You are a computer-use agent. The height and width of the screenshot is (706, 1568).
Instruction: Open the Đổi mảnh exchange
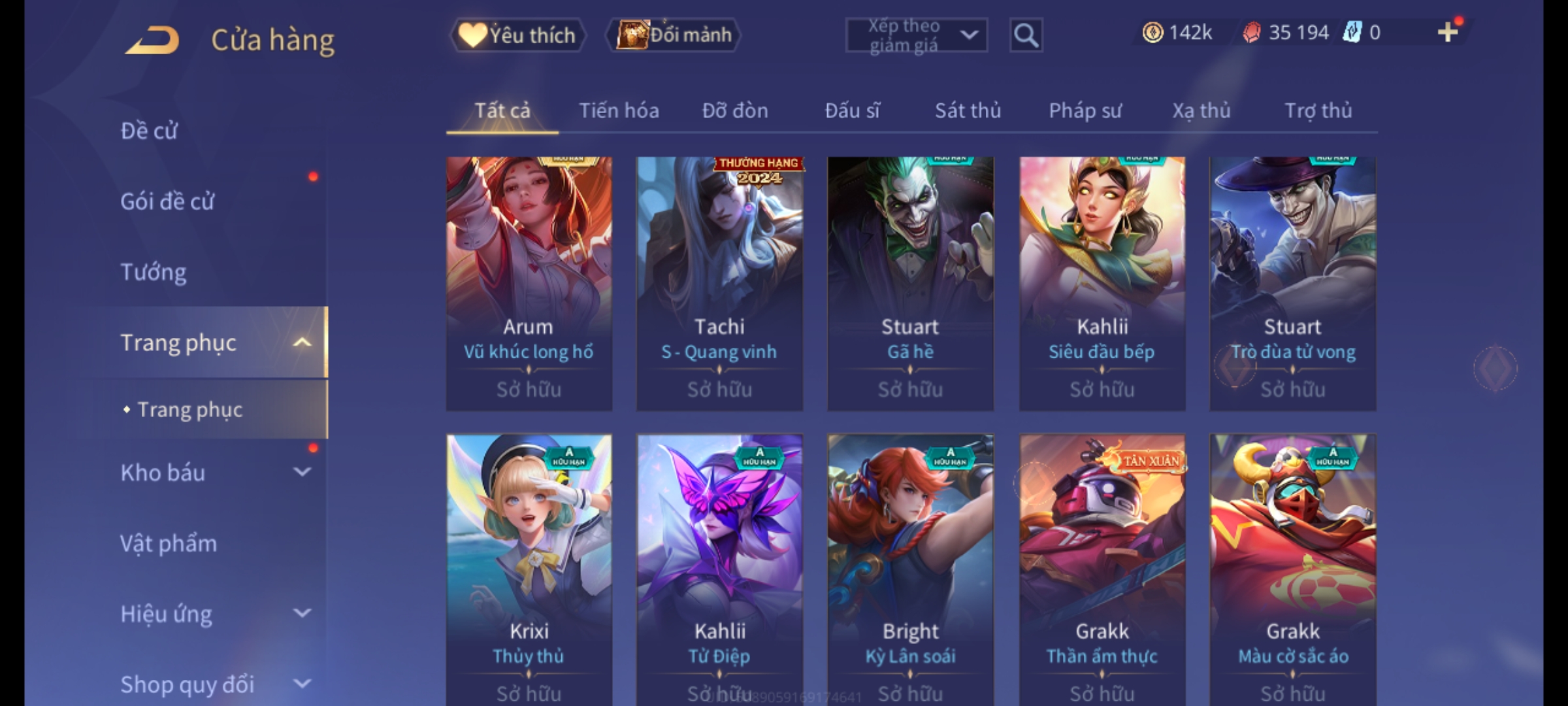point(674,35)
